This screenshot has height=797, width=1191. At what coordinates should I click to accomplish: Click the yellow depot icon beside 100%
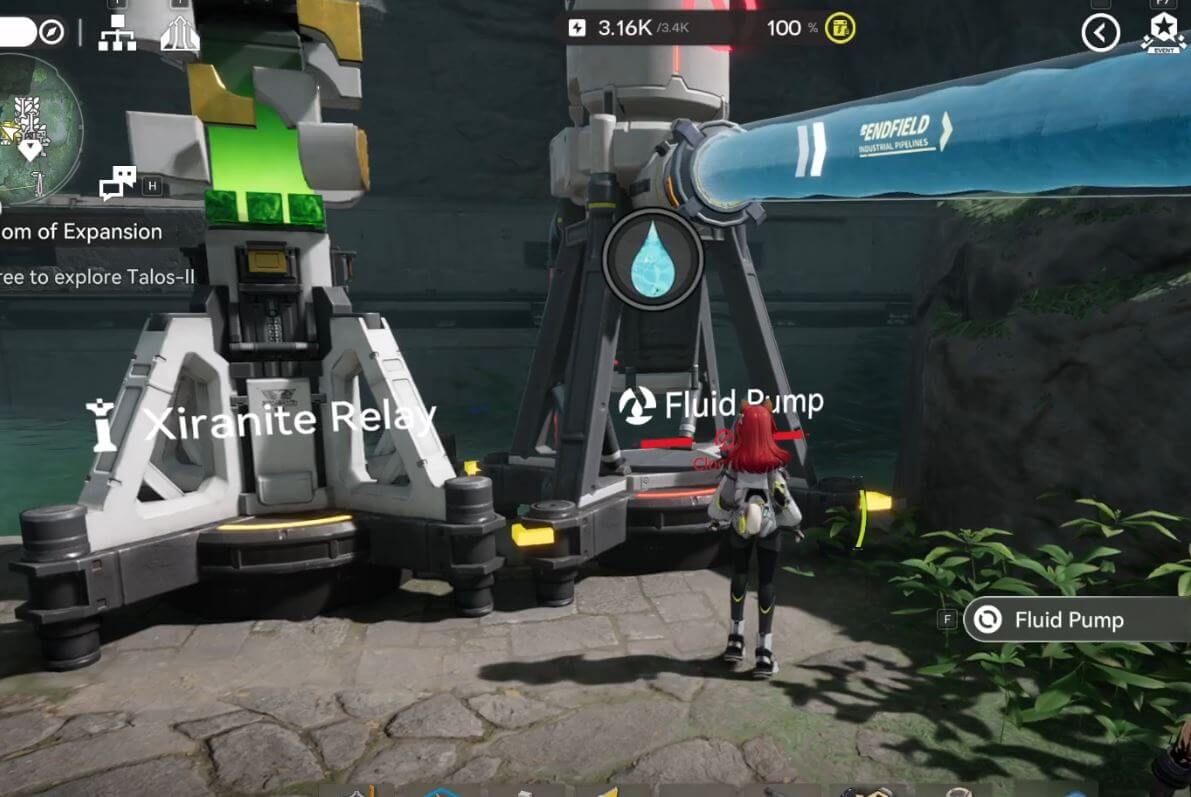pyautogui.click(x=842, y=28)
